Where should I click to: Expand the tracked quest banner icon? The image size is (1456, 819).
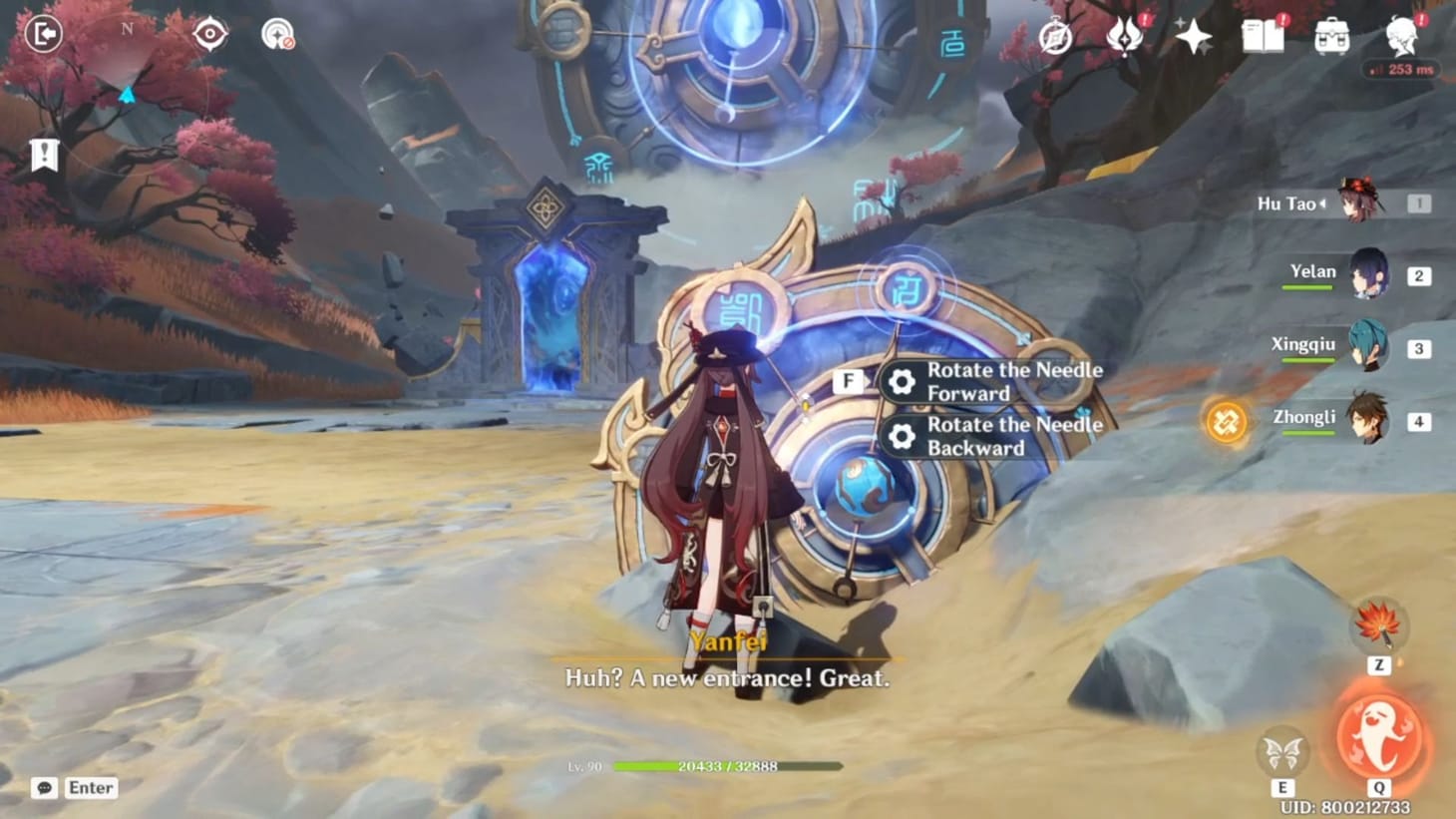pyautogui.click(x=44, y=155)
